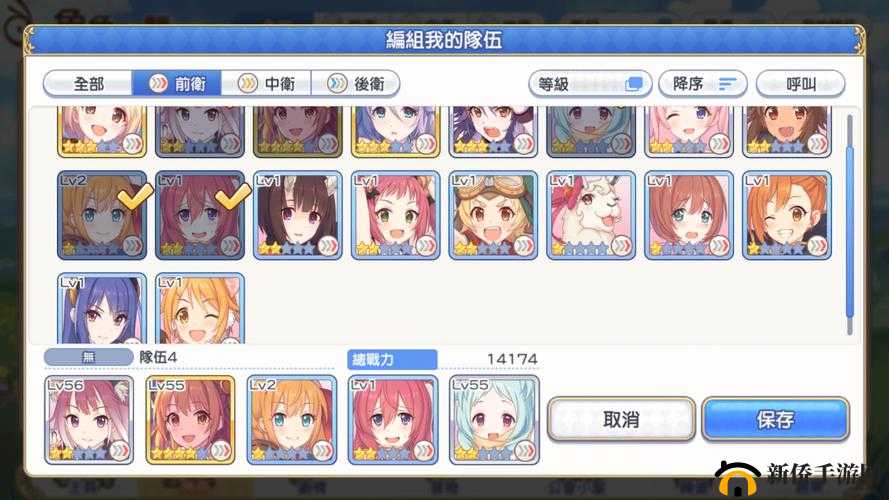This screenshot has height=500, width=889.
Task: Open the 無 team name label
Action: click(x=88, y=358)
